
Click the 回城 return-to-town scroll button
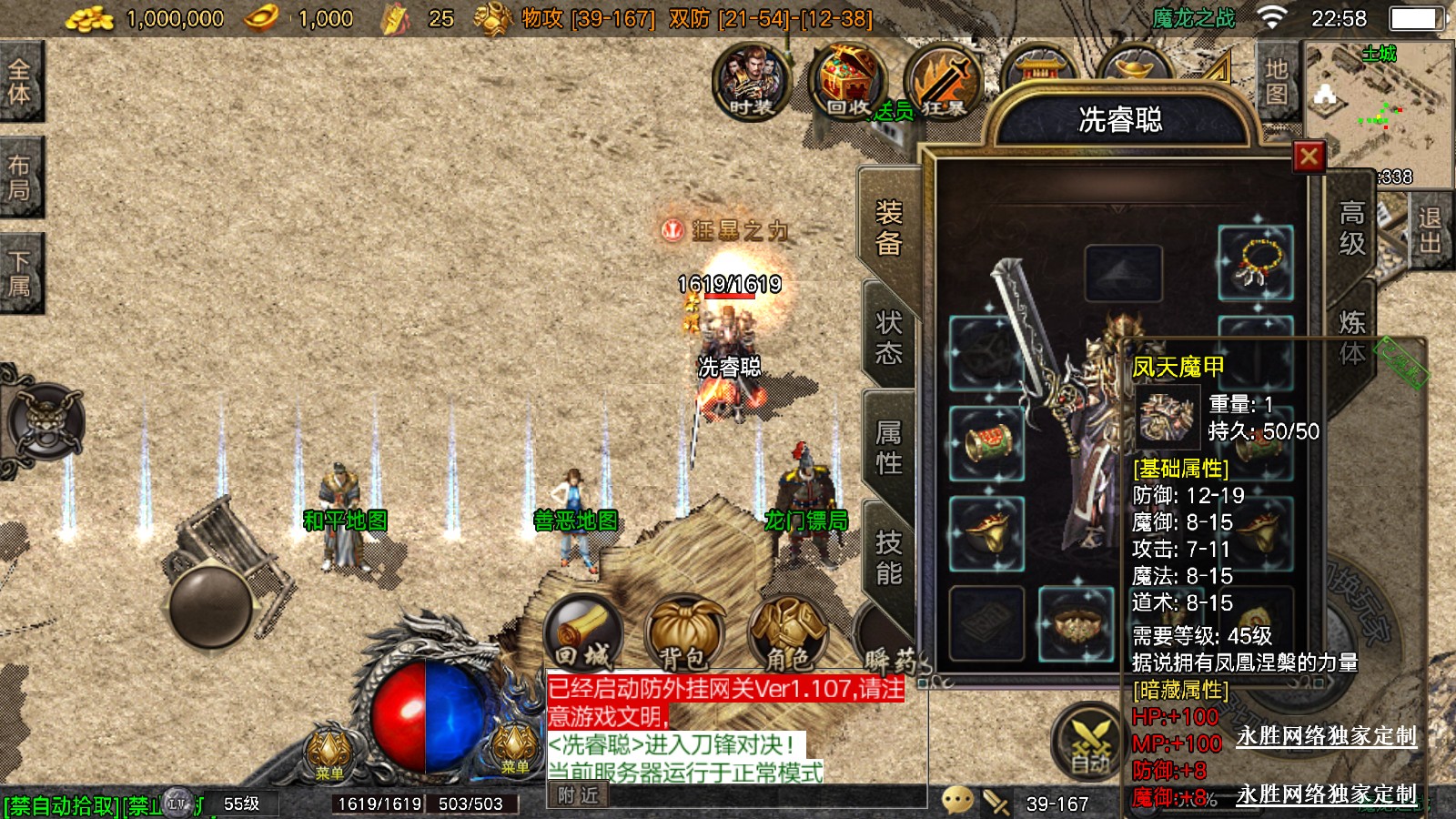click(584, 632)
